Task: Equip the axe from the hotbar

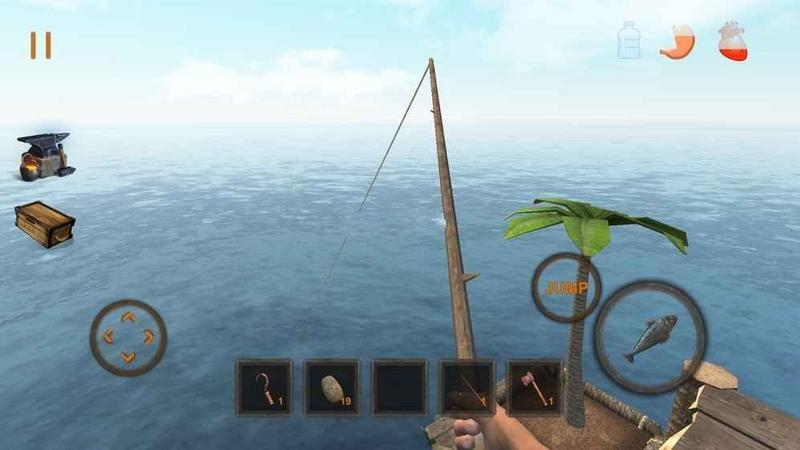Action: (x=534, y=388)
